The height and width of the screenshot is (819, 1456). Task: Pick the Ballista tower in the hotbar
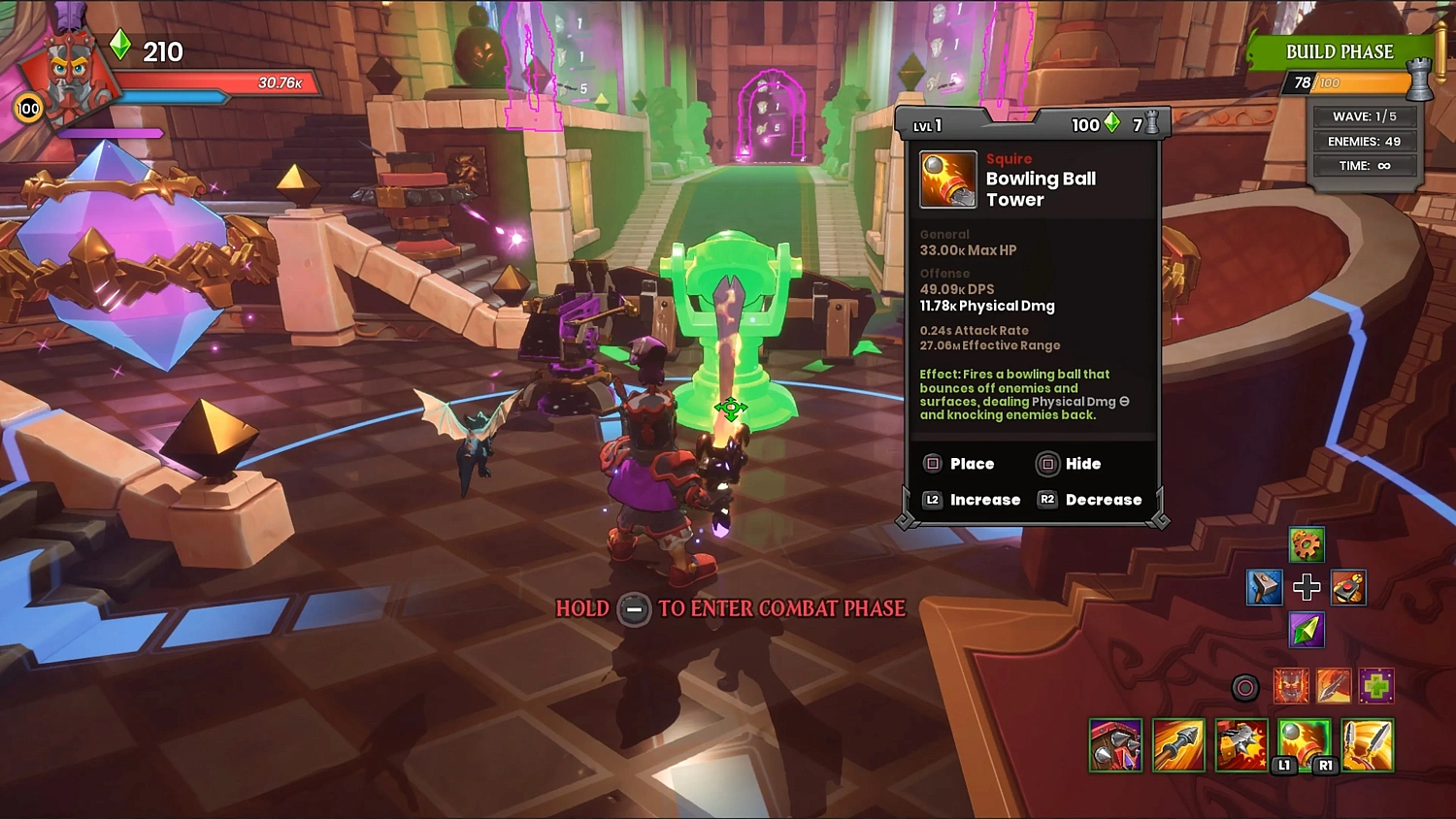[1178, 745]
